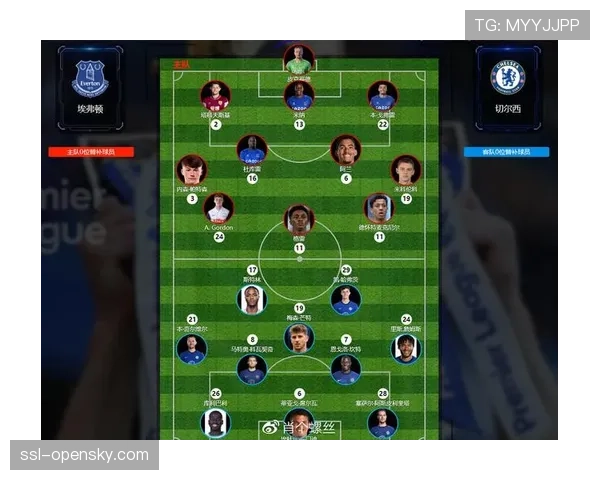Select Everton's number 22 defender portrait
Image resolution: width=600 pixels, height=480 pixels.
382,96
